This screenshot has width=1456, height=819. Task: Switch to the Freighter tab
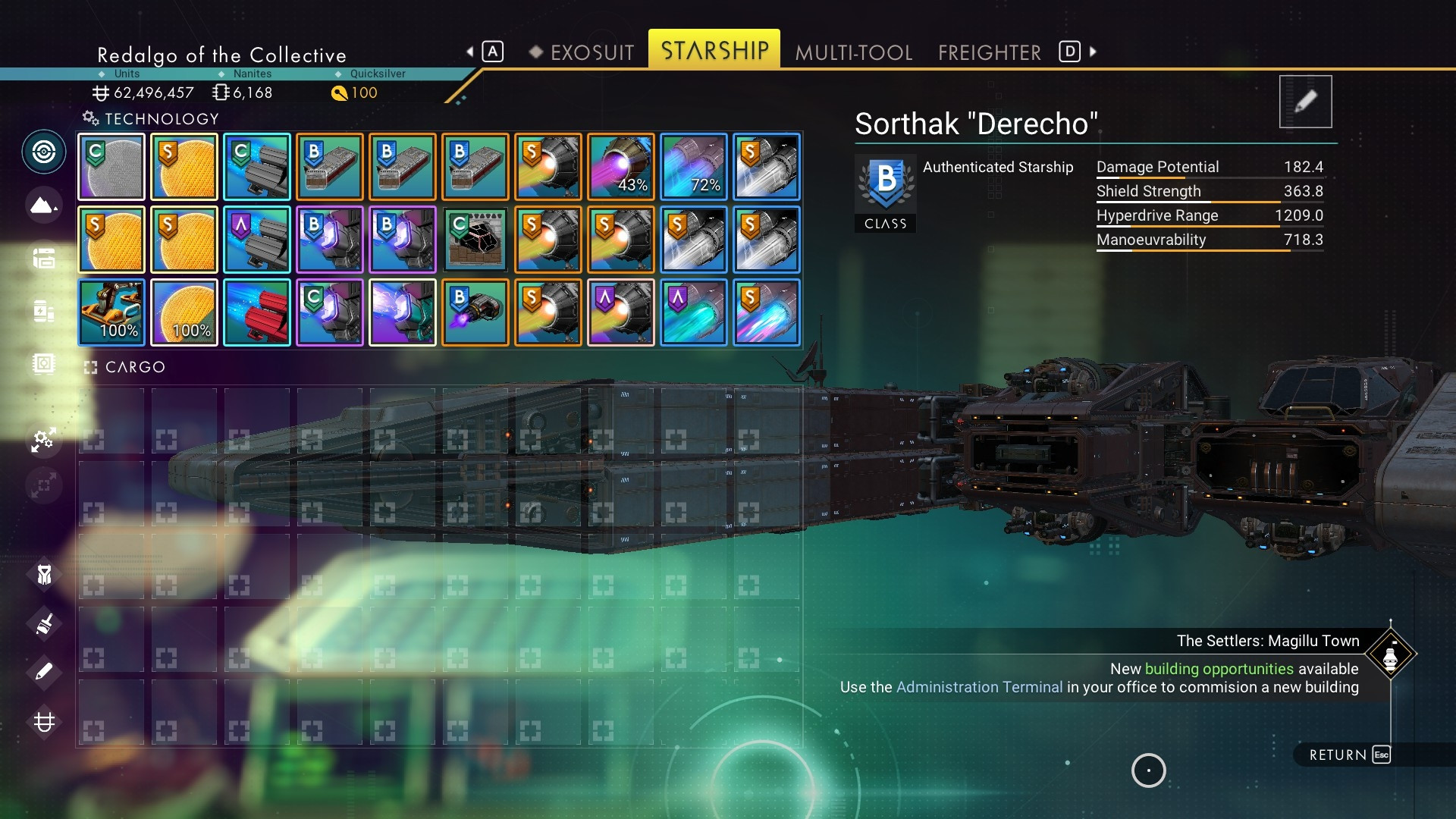989,52
